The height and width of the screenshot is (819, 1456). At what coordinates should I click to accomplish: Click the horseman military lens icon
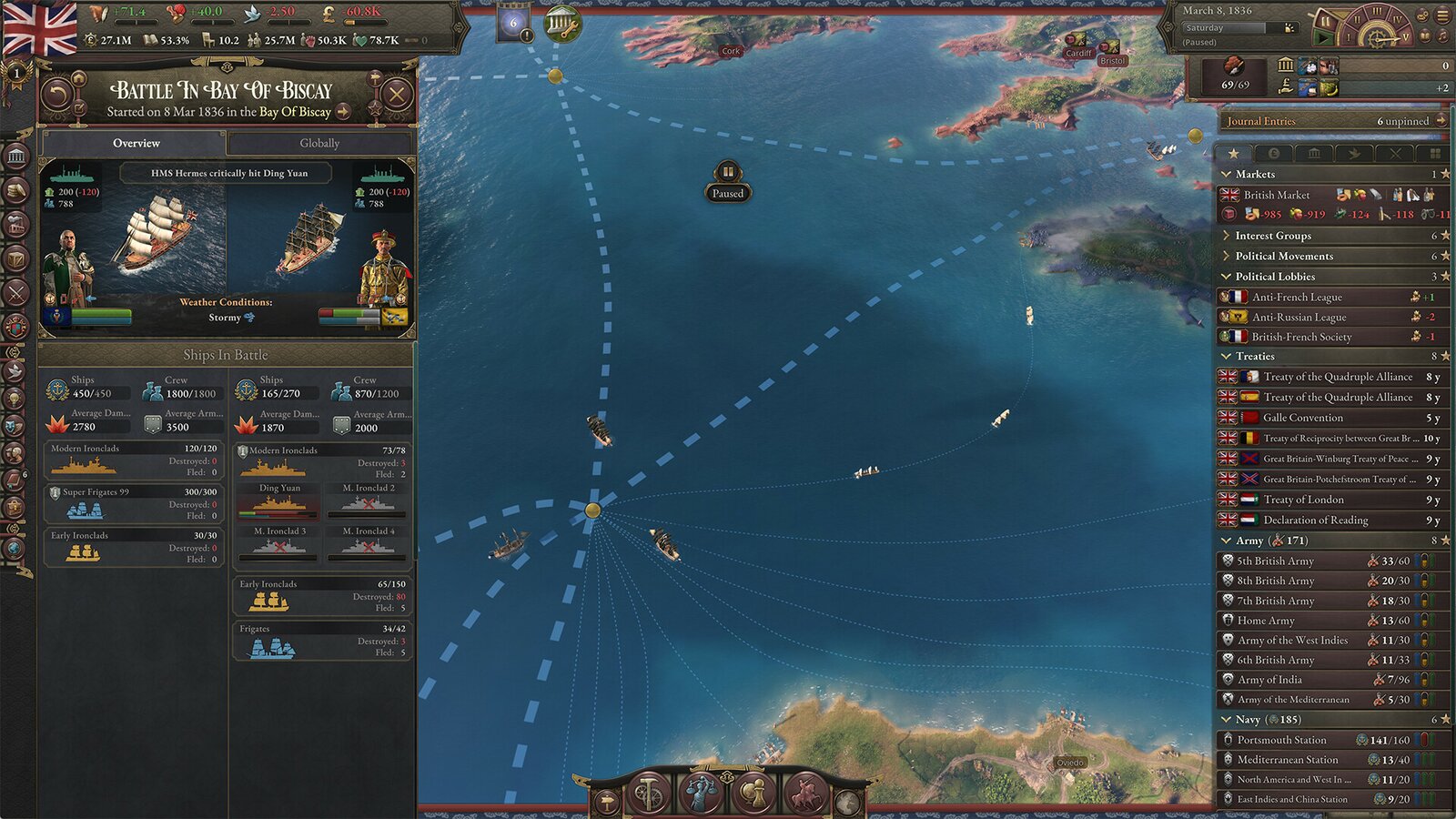pos(805,794)
